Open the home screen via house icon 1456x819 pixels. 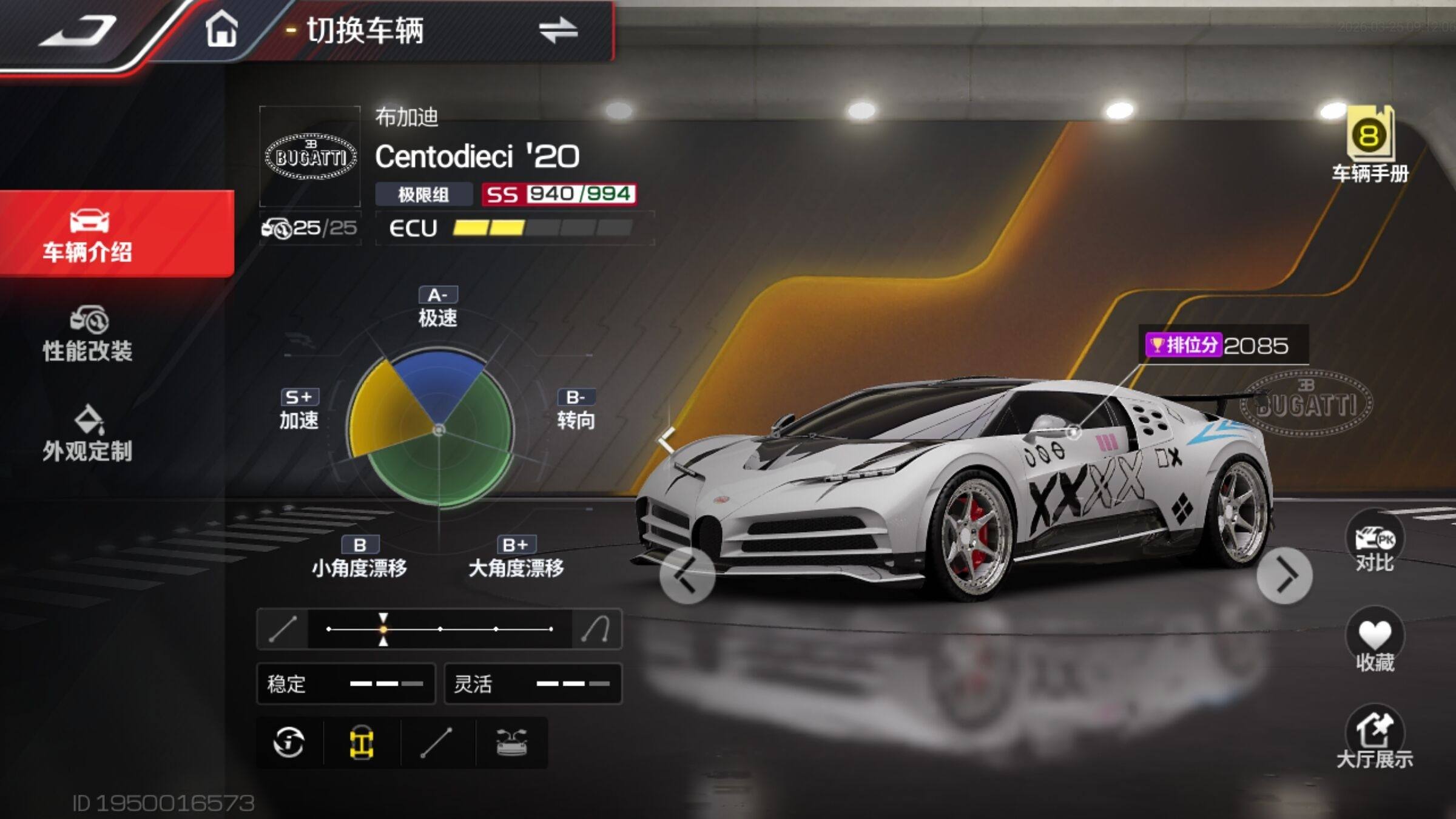(221, 30)
